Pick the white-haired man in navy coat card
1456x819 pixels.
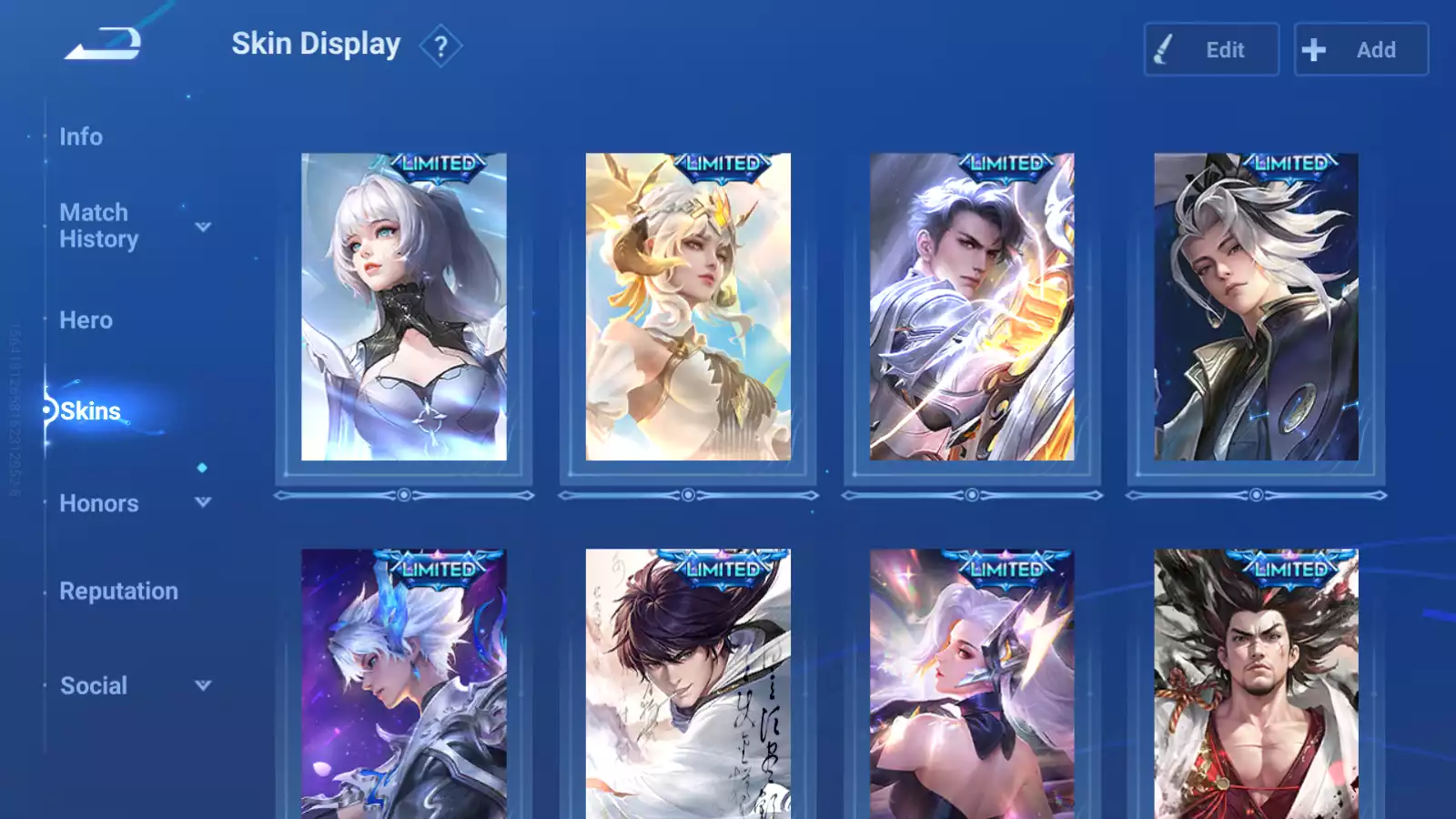coord(1256,308)
